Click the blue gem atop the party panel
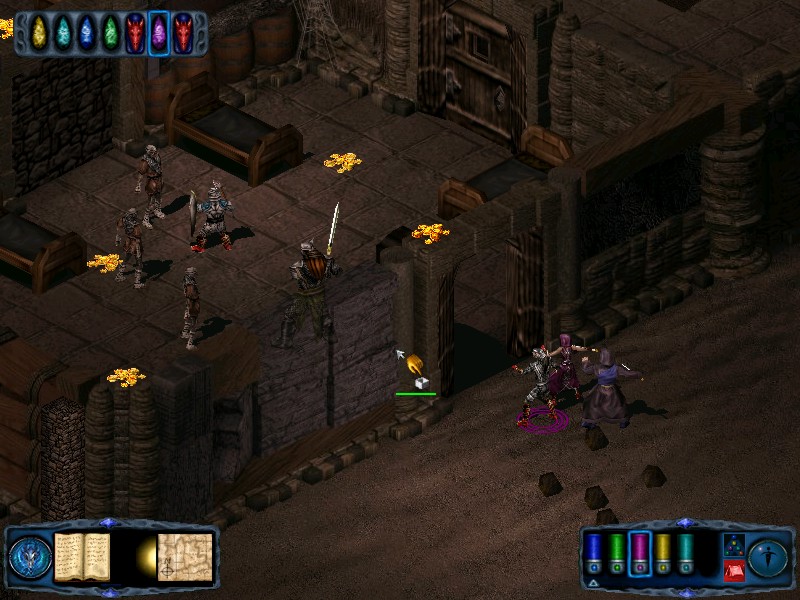Viewport: 800px width, 600px height. 684,523
